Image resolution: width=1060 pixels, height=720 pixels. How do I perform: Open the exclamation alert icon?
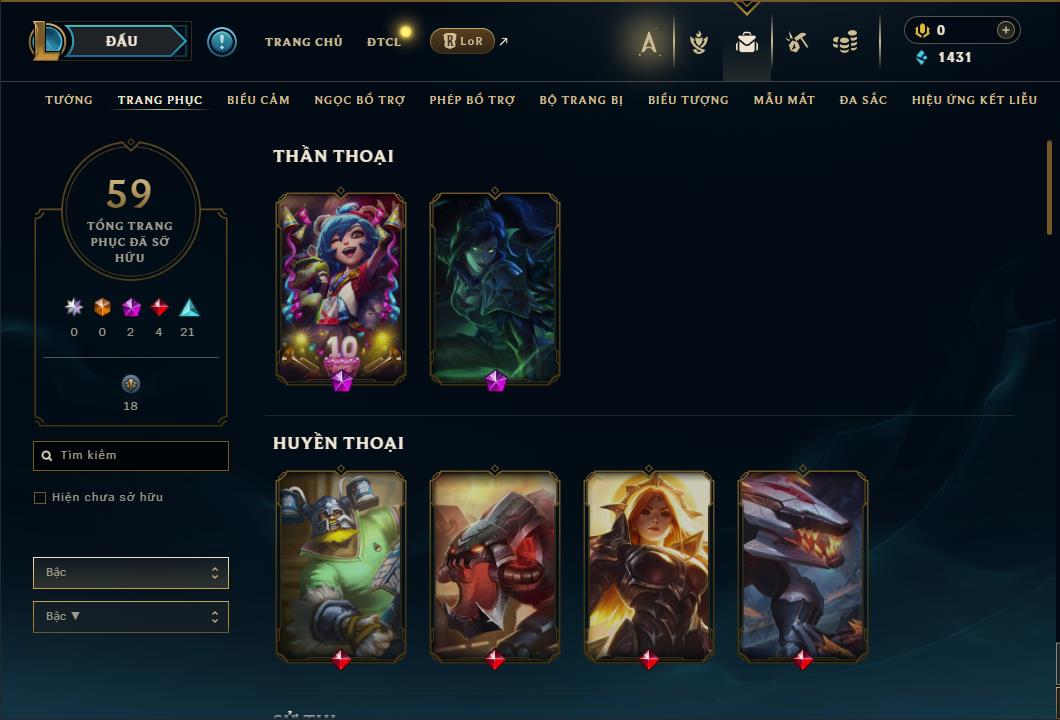(222, 41)
